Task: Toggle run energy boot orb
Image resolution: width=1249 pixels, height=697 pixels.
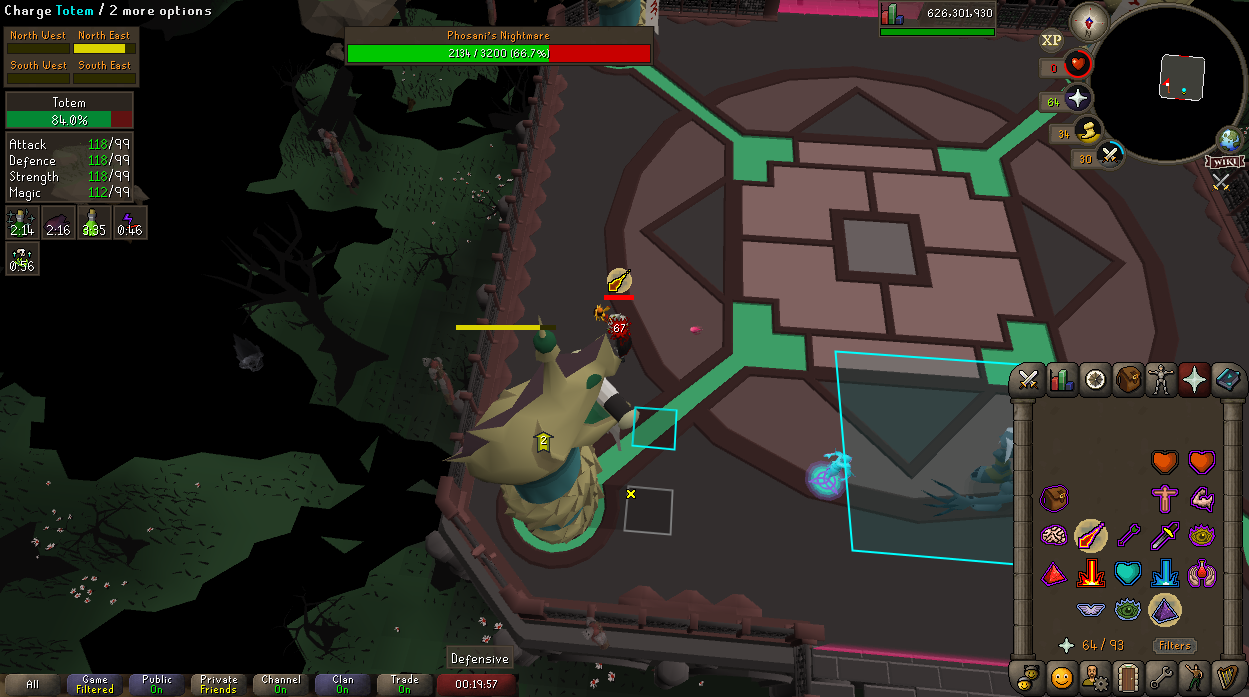Action: (x=1088, y=130)
